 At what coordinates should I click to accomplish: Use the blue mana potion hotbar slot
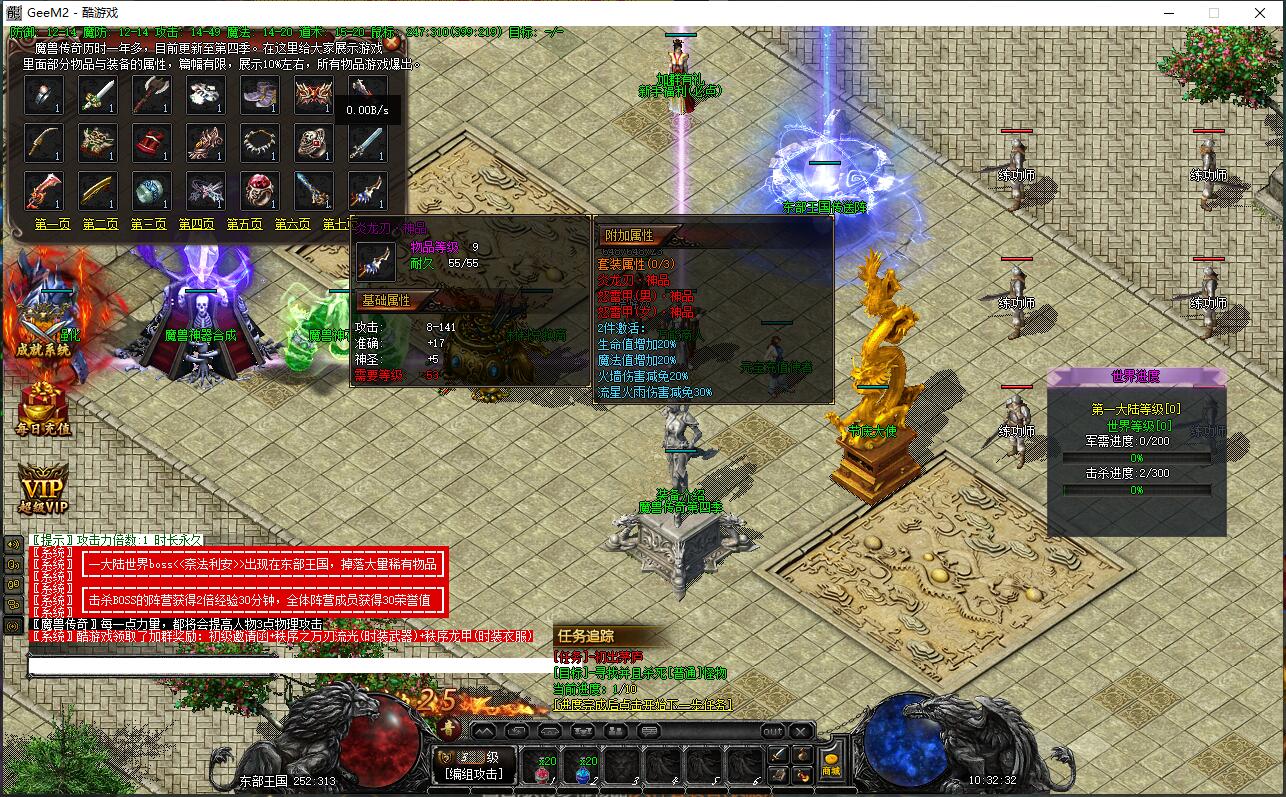[583, 768]
